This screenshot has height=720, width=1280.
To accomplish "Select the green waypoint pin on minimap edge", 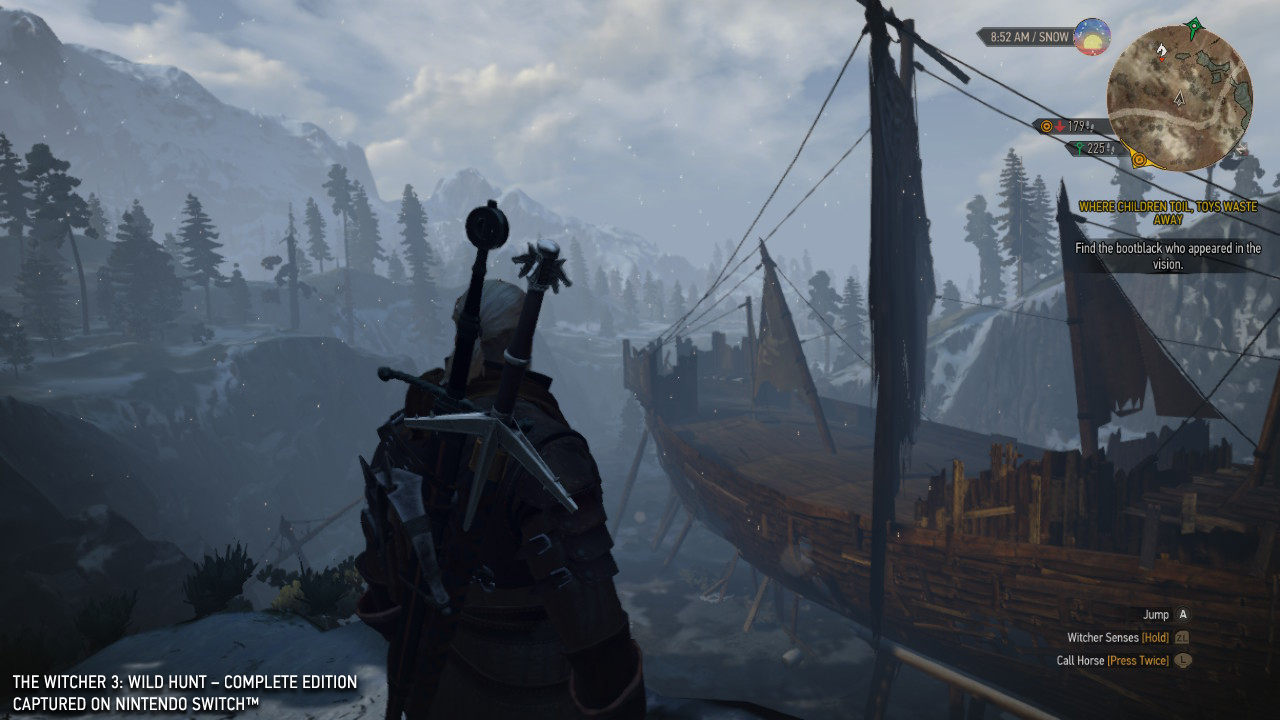I will [1193, 24].
